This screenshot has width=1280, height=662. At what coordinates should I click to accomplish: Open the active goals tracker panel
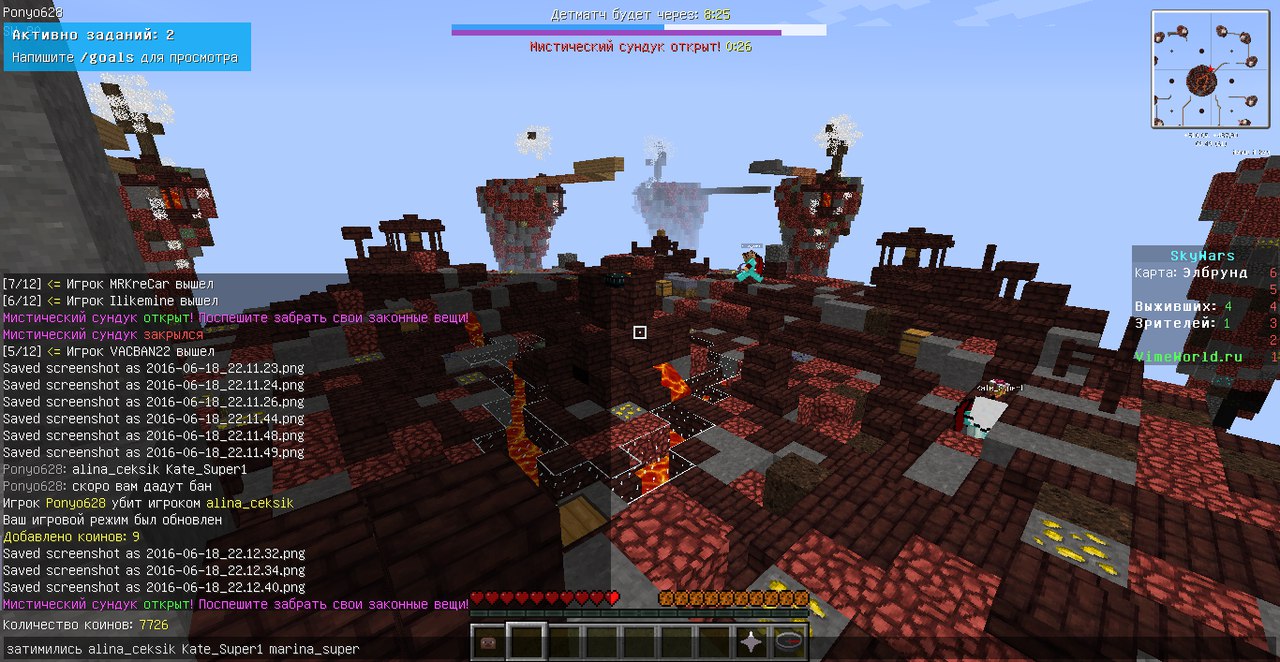(125, 47)
